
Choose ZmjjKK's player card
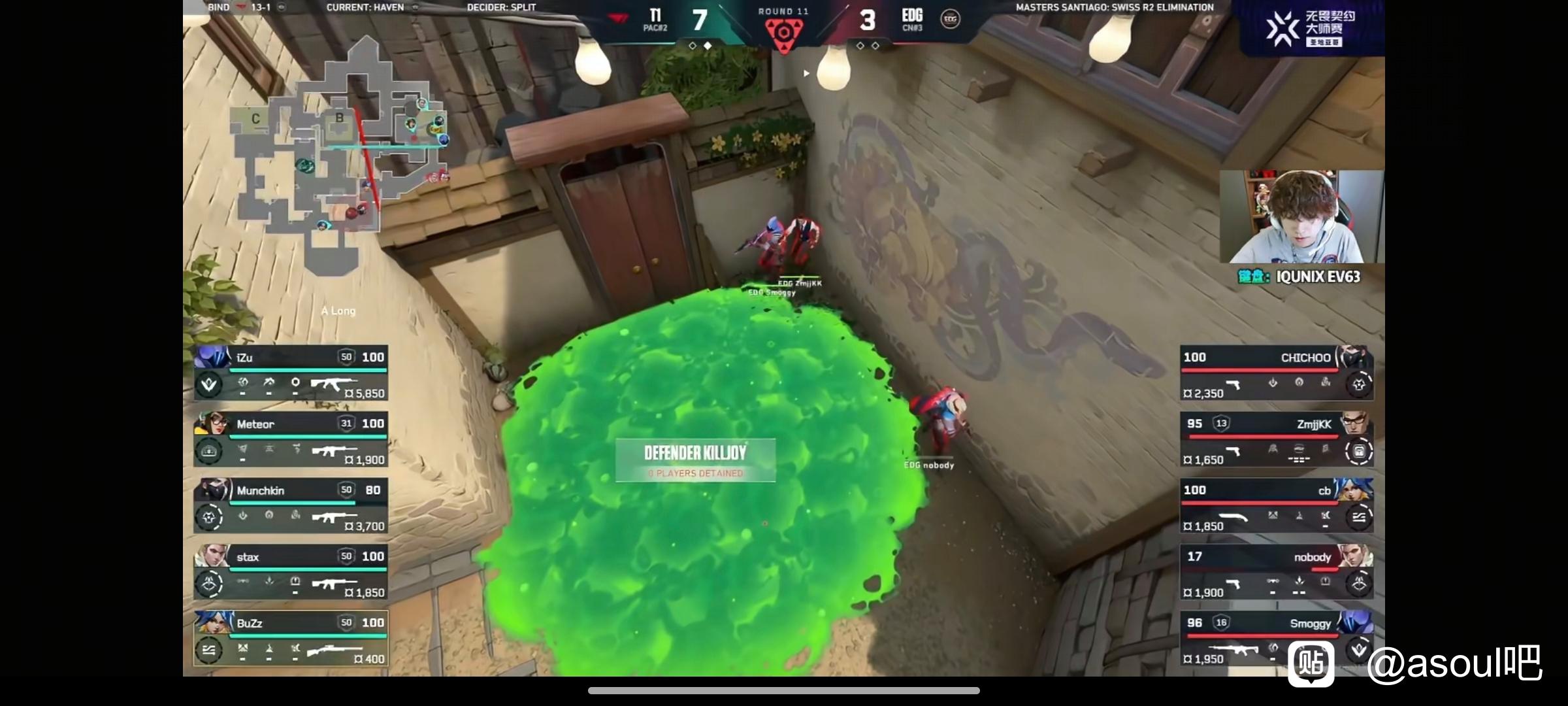1276,439
